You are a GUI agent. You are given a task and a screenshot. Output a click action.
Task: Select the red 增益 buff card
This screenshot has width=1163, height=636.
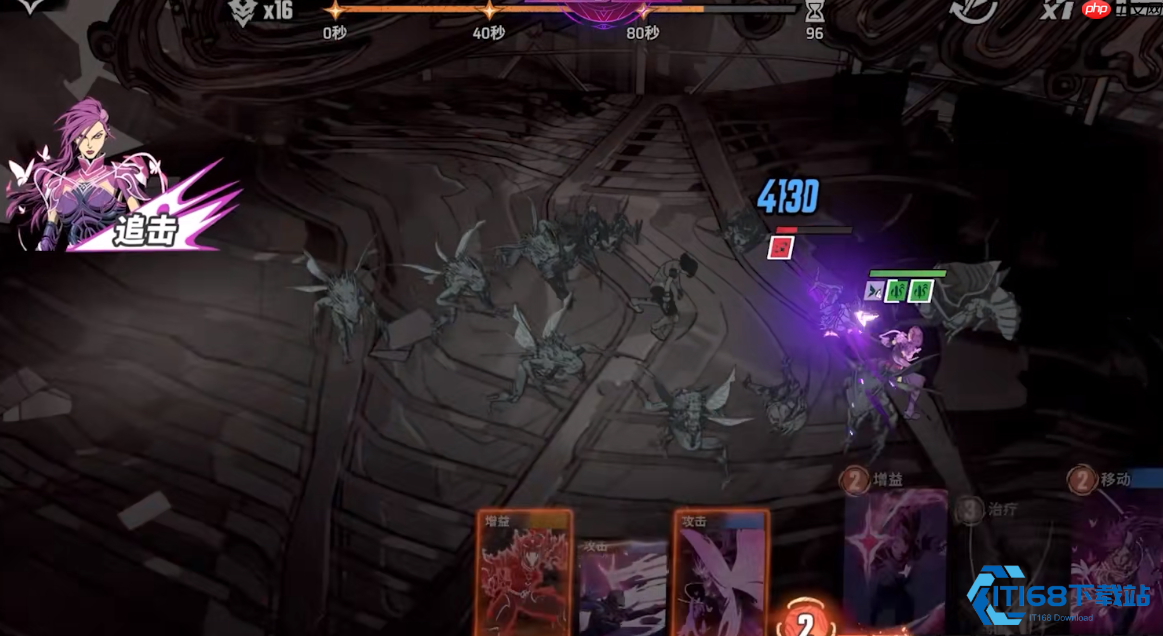pyautogui.click(x=524, y=573)
